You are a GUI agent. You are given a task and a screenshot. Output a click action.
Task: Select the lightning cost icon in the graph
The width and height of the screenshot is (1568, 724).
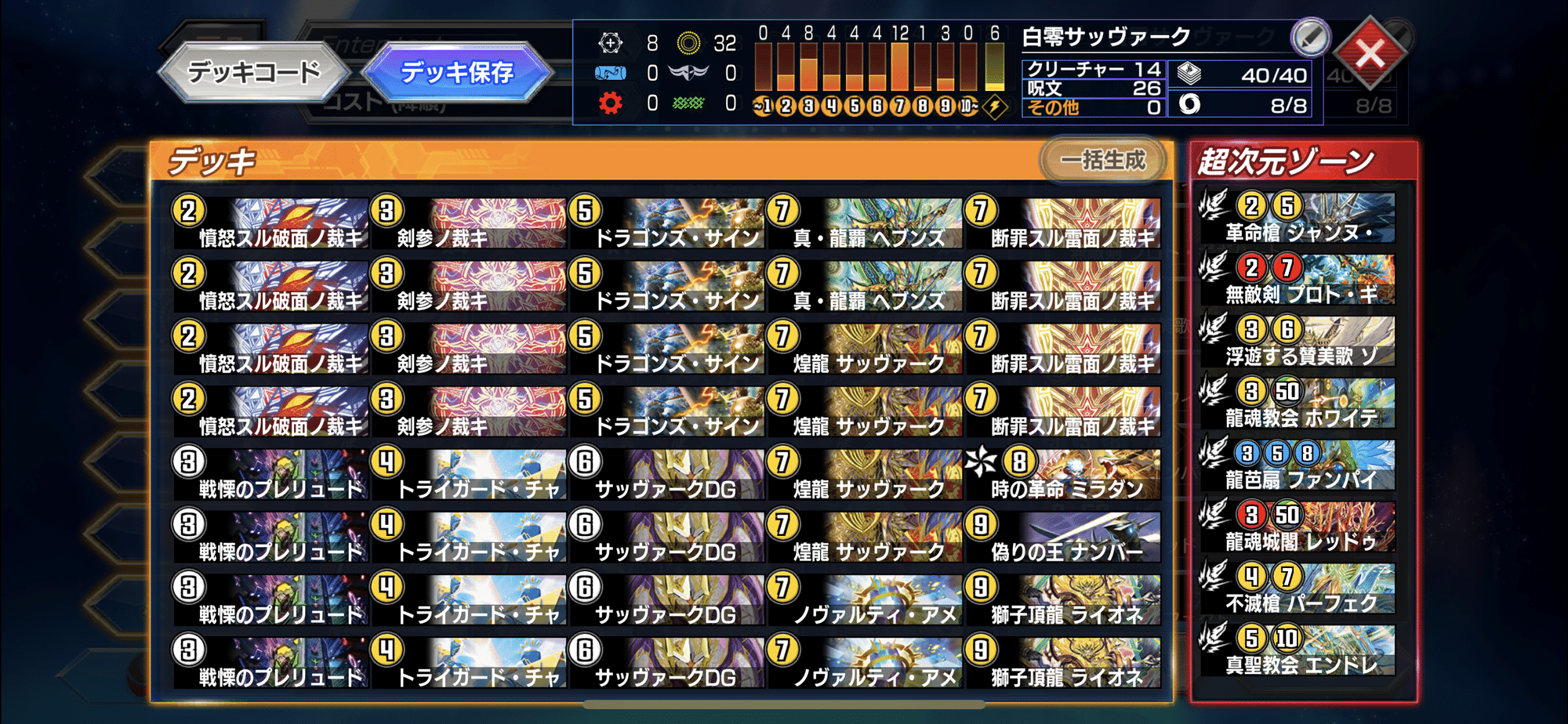coord(994,103)
